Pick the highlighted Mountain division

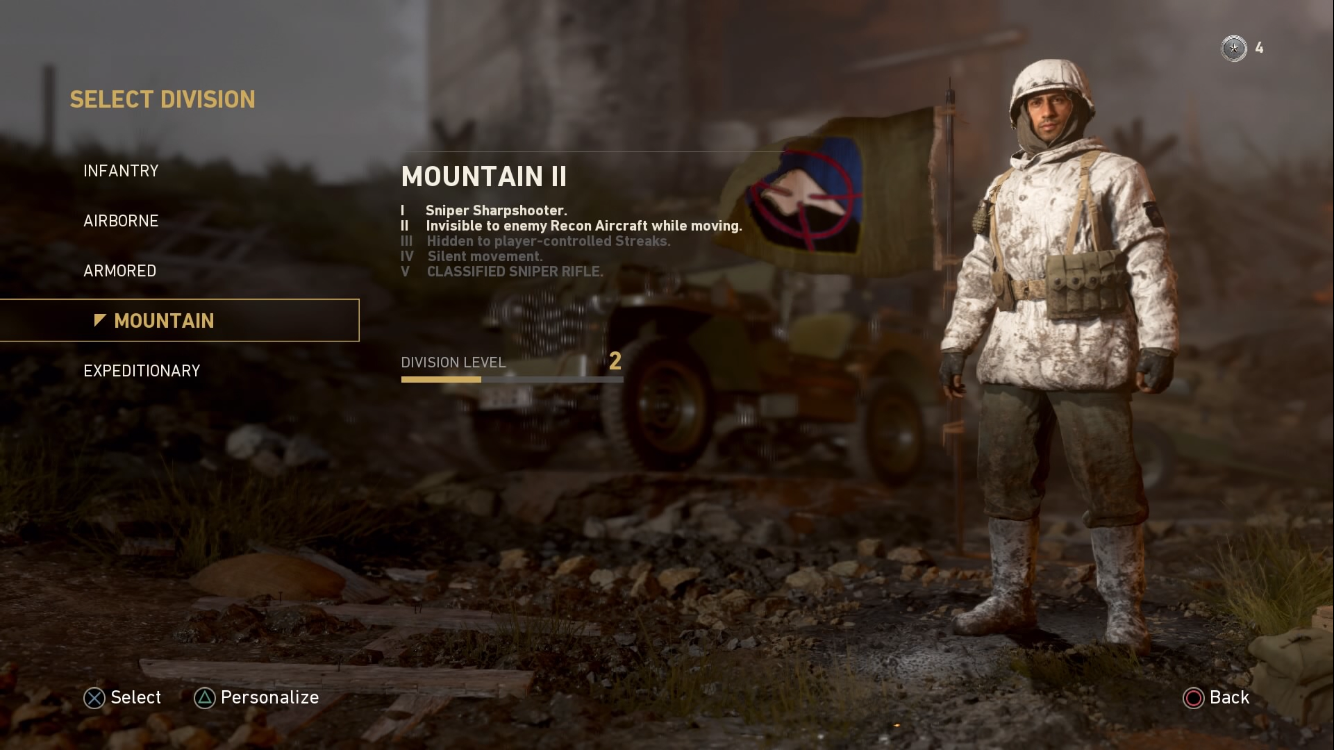pos(164,321)
